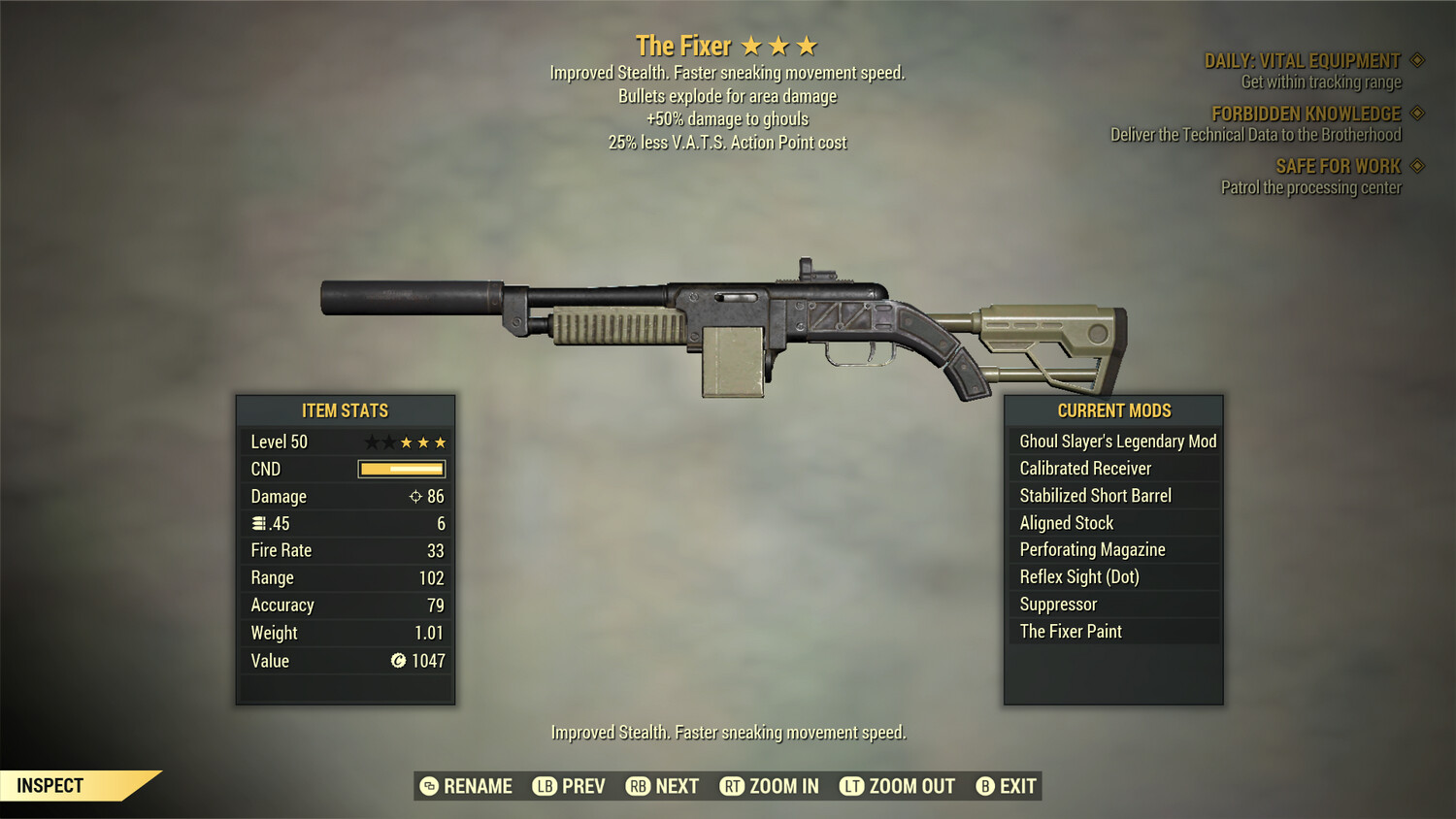Click the RENAME controller button icon
The image size is (1456, 819).
tap(428, 786)
